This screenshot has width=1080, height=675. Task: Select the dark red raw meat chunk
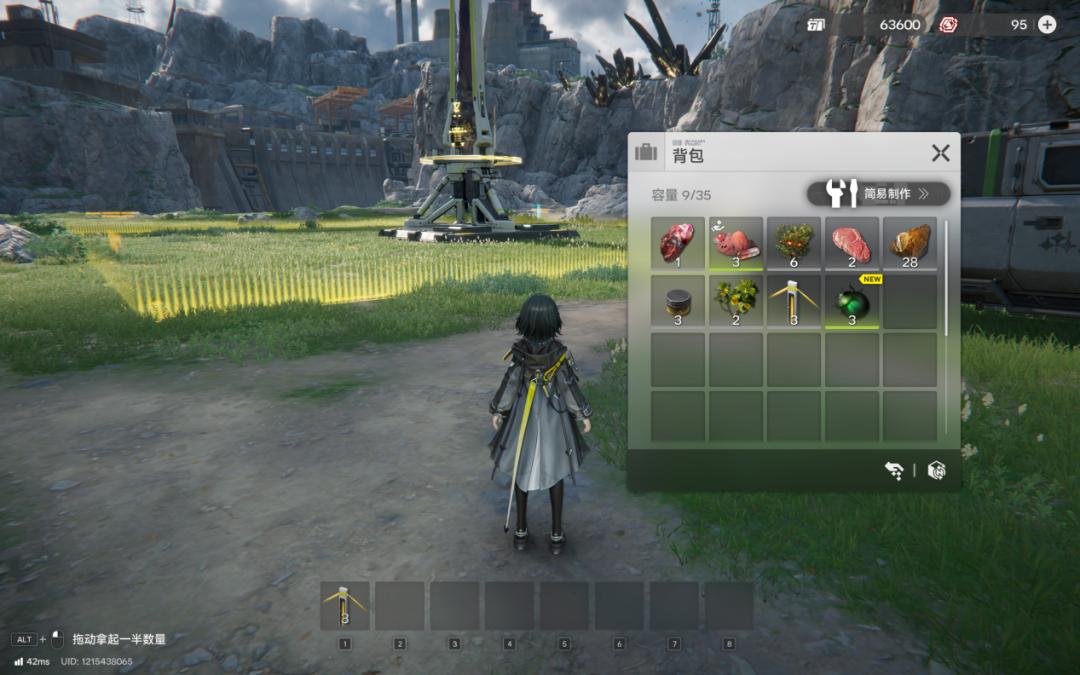pos(677,243)
